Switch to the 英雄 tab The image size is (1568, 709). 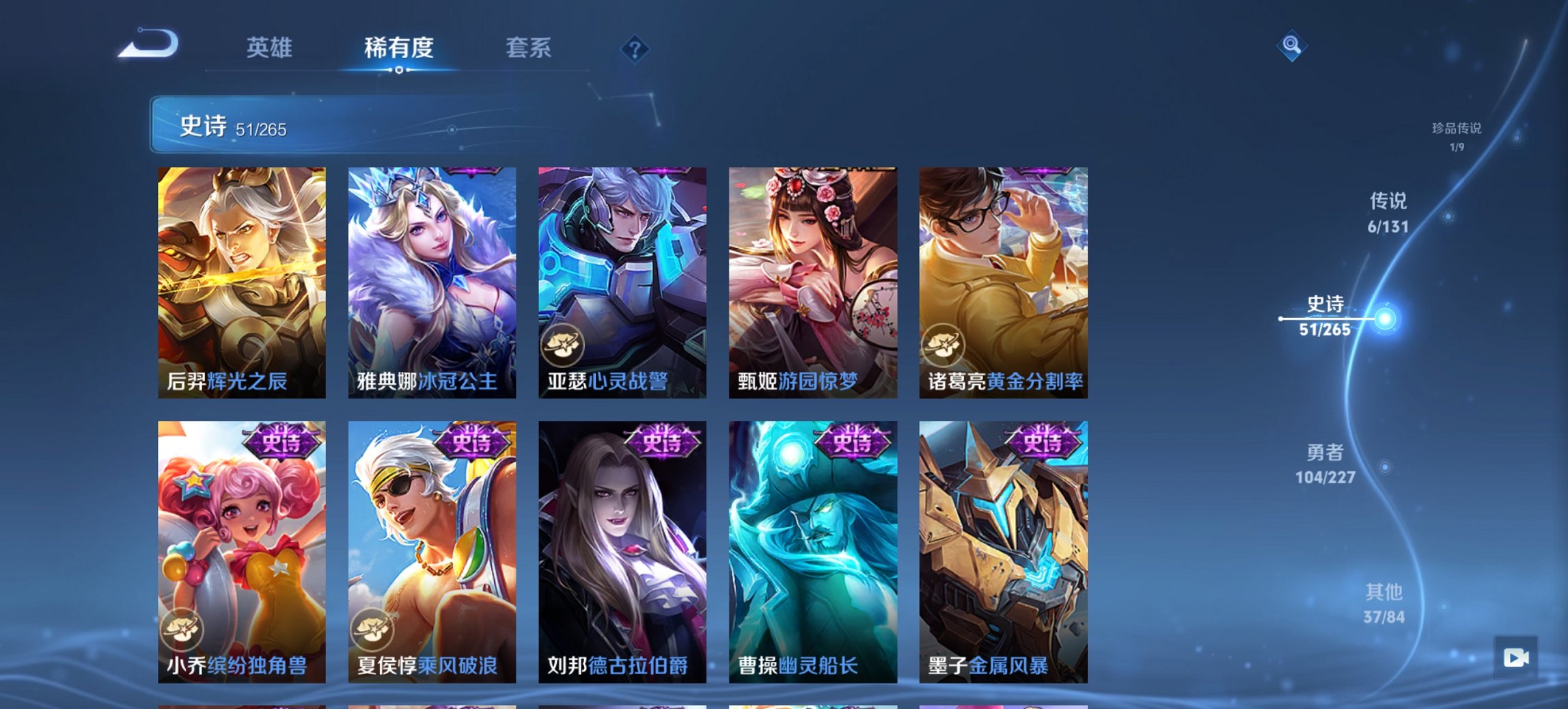271,48
